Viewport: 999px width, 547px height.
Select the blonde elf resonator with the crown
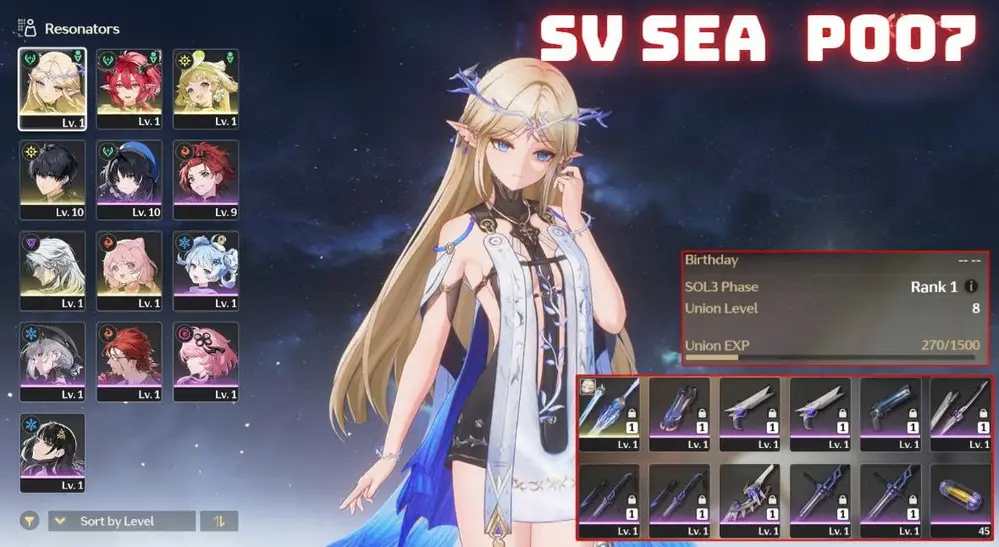click(52, 88)
